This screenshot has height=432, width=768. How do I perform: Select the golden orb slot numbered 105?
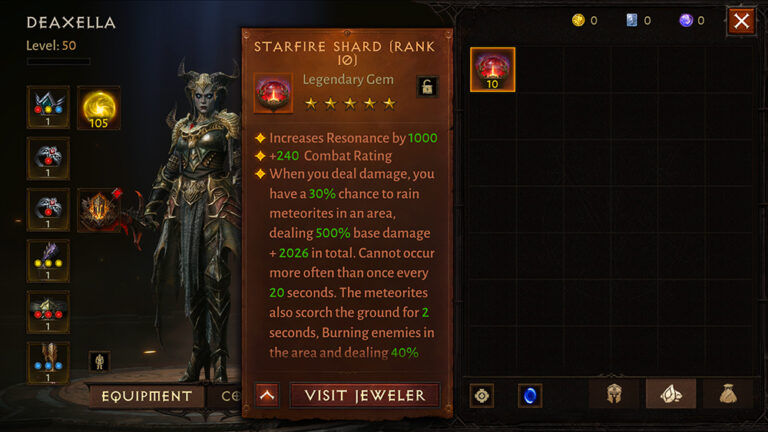pos(99,107)
